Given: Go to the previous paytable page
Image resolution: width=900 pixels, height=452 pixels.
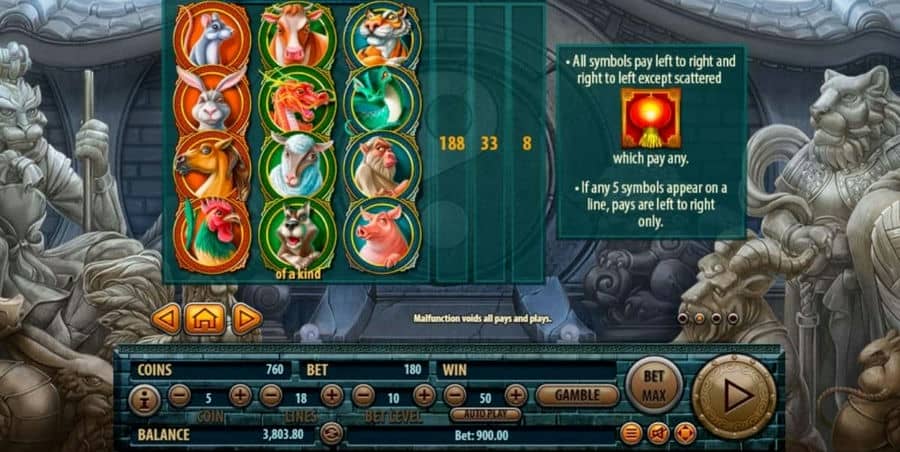Looking at the screenshot, I should (x=166, y=319).
